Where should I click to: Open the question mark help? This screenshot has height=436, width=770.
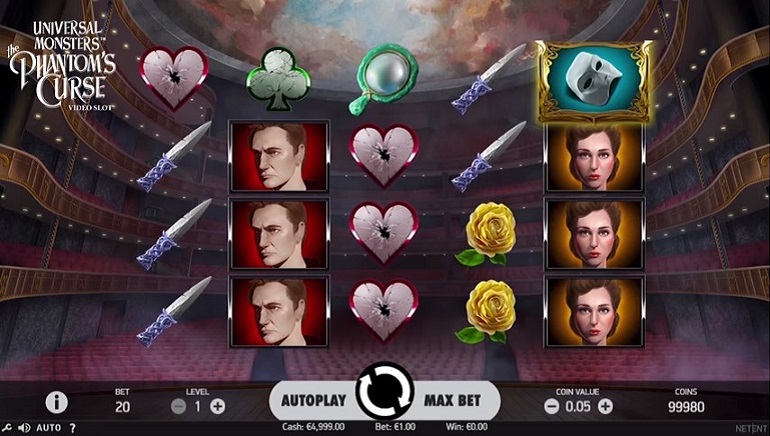click(72, 428)
